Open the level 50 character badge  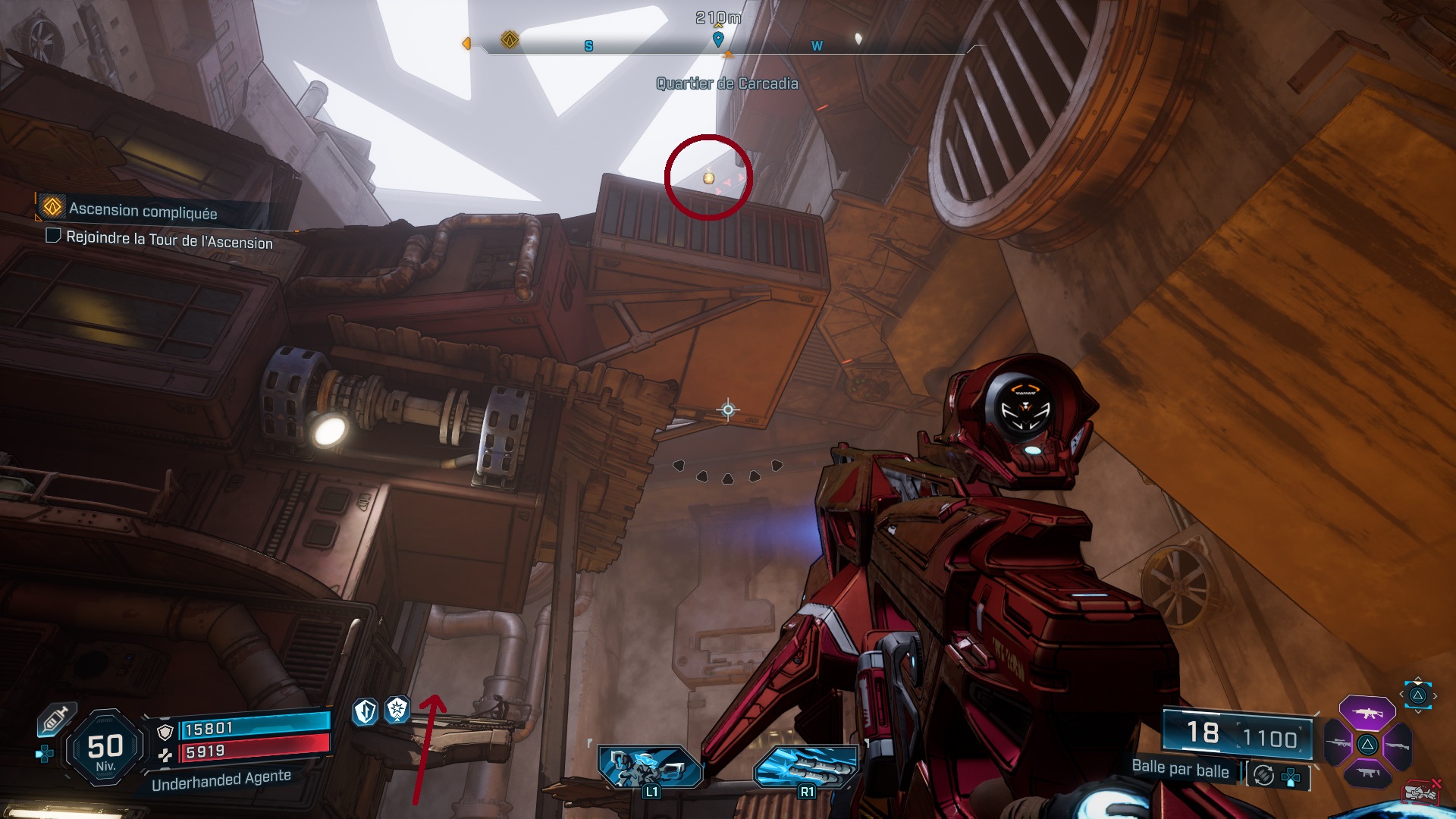tap(105, 748)
